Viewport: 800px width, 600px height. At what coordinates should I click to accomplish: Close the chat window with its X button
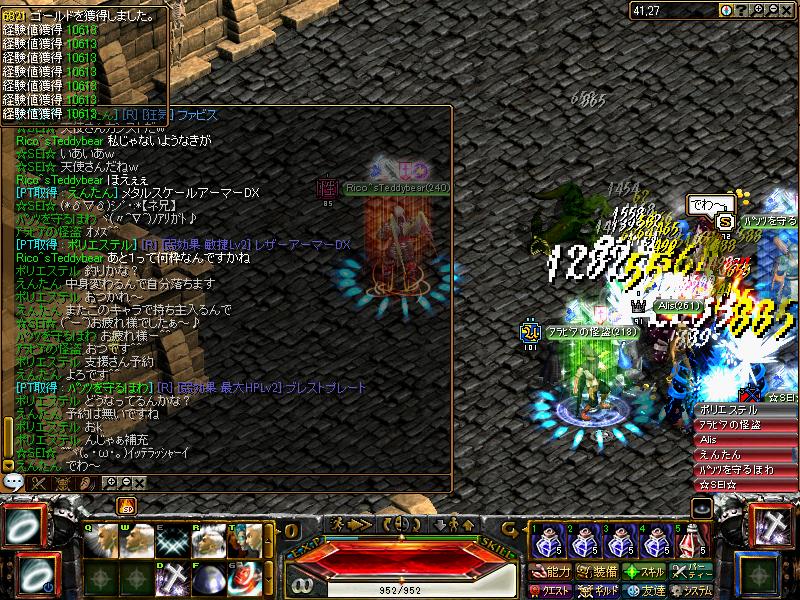139,483
